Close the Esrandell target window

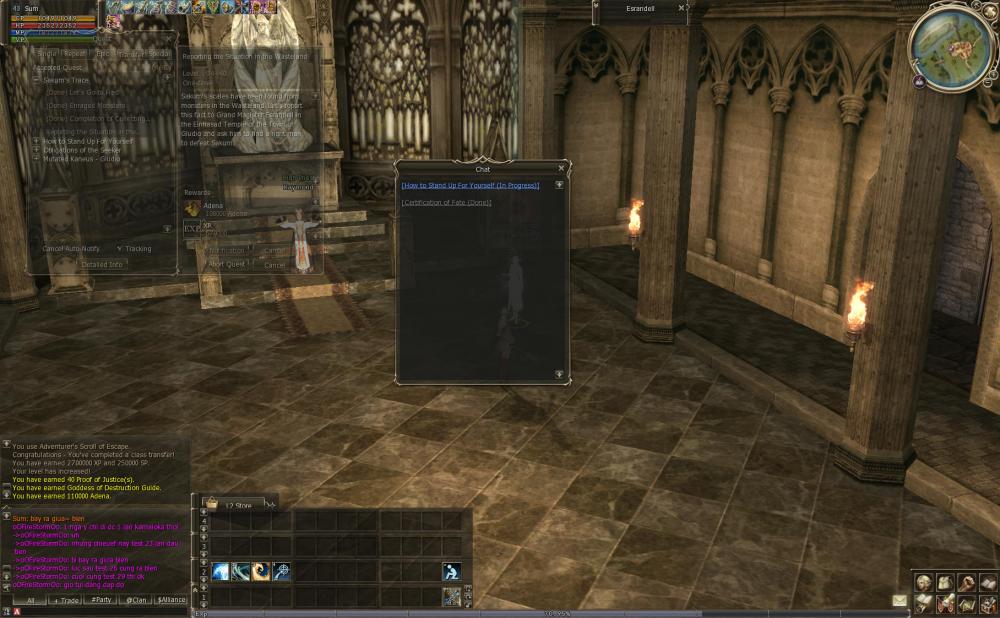[x=682, y=8]
